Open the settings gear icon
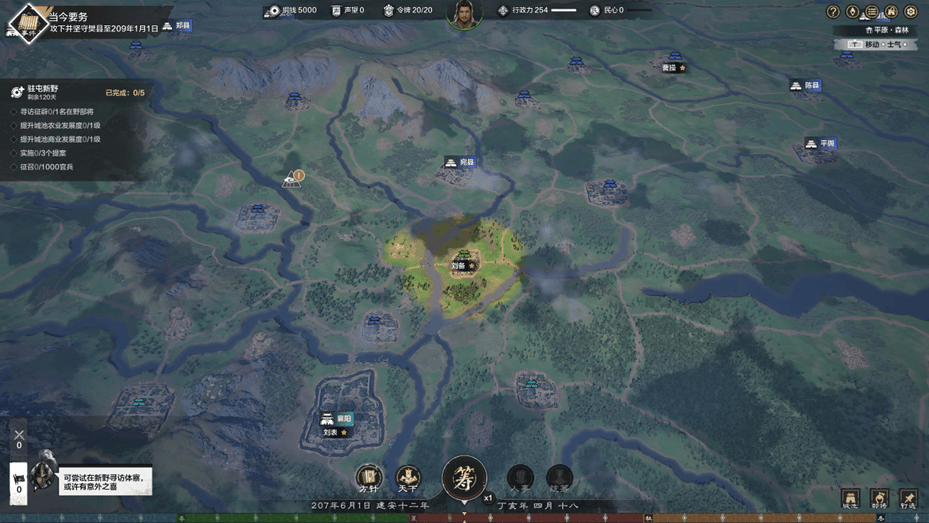 point(911,12)
